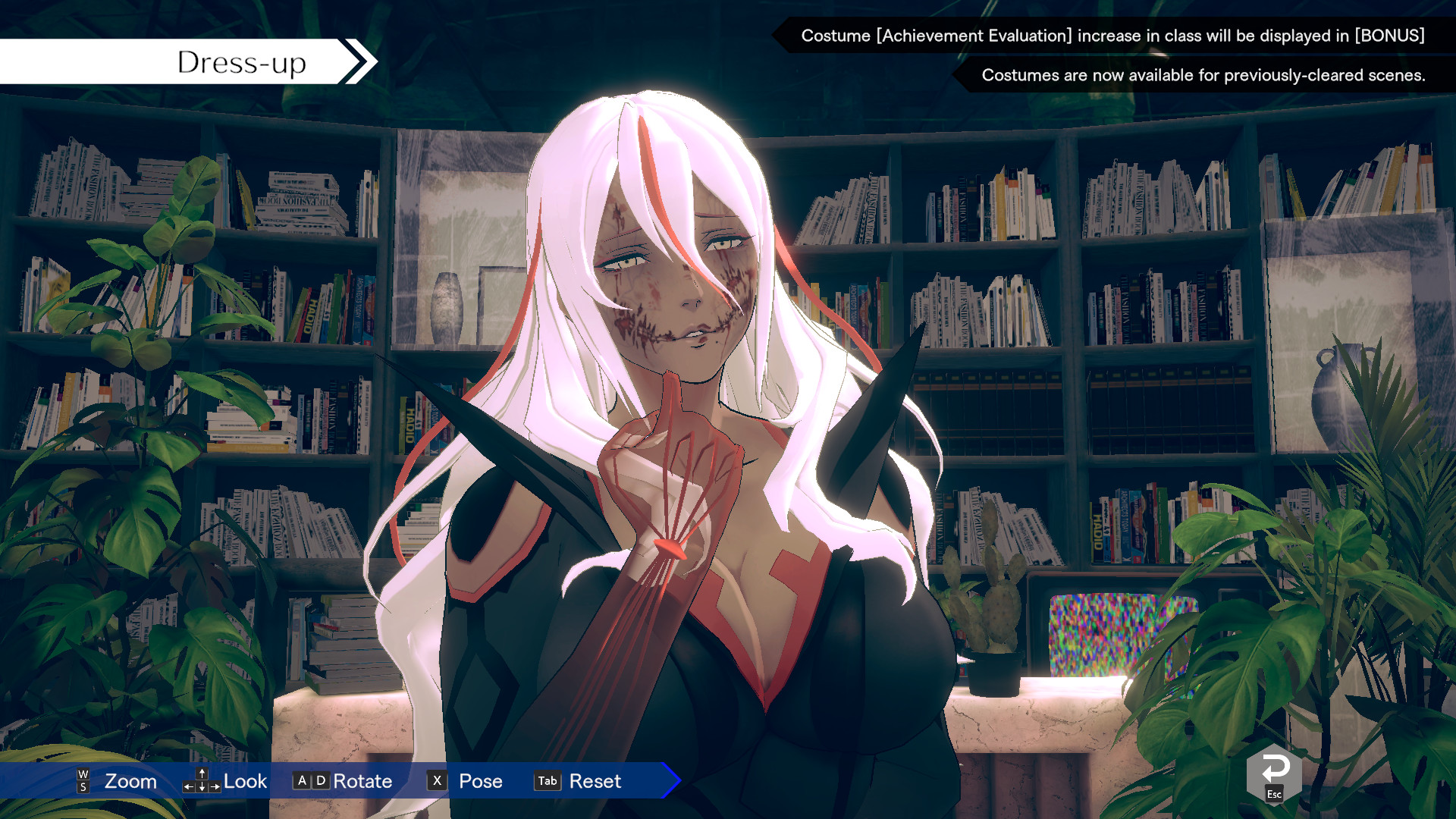Click the chevron at the control bar's end
The image size is (1456, 819).
669,781
